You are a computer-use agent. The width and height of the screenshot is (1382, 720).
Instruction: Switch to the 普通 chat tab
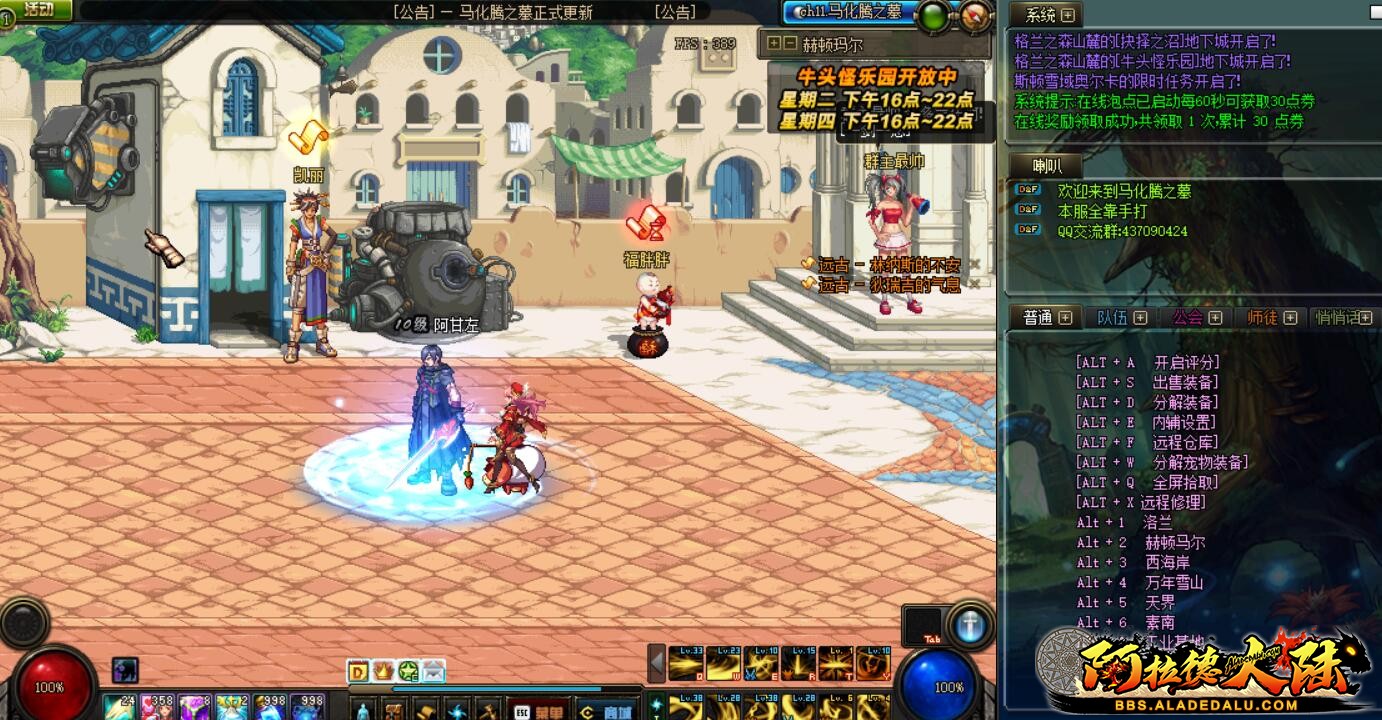click(1038, 317)
